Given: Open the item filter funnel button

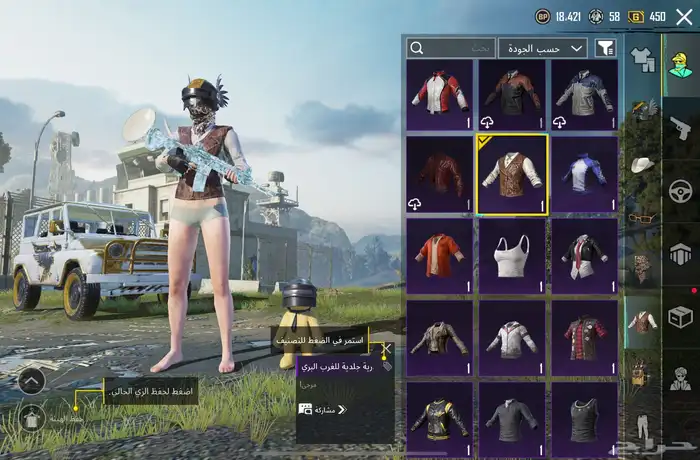Looking at the screenshot, I should [605, 48].
